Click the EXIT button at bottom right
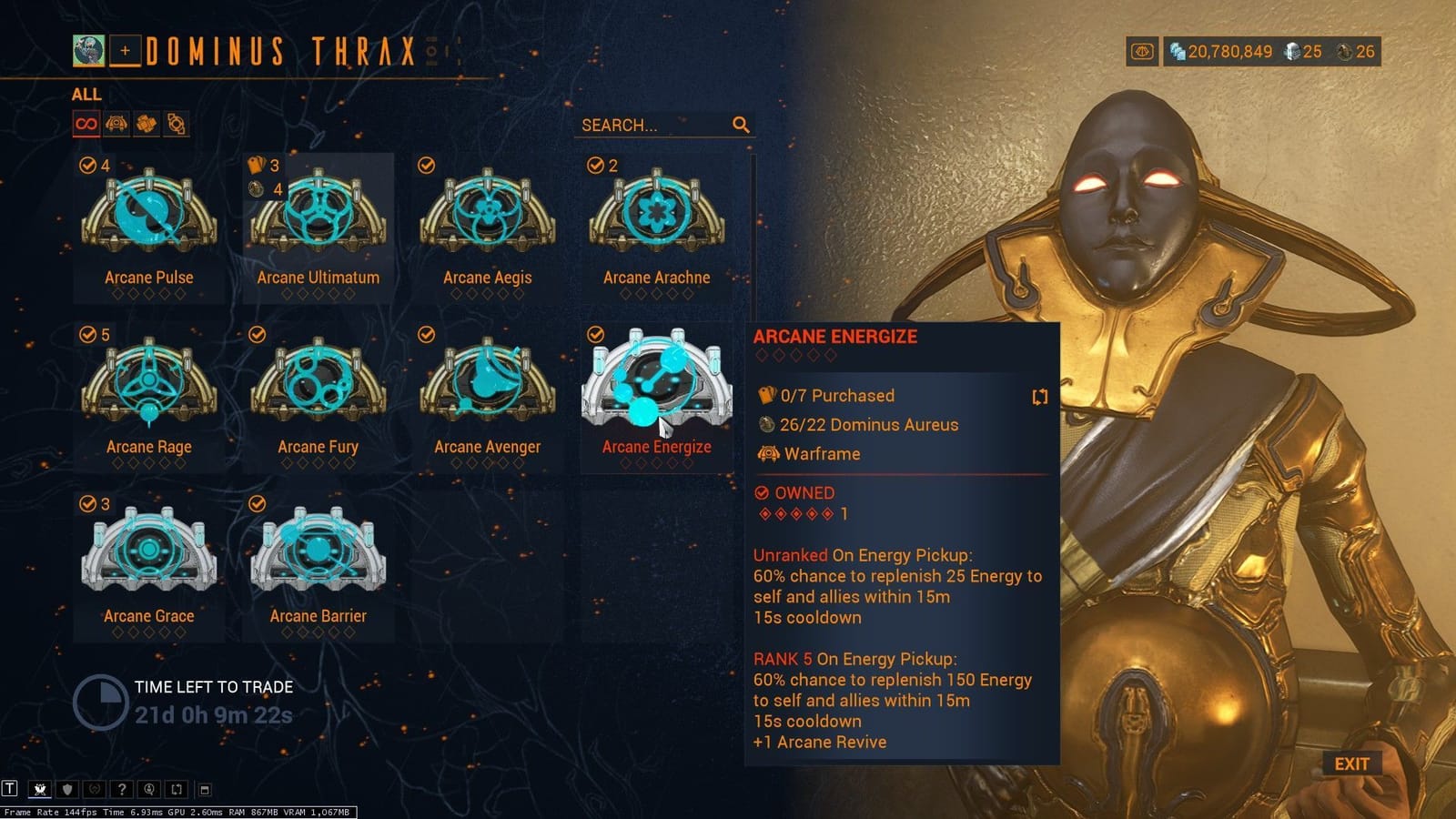The width and height of the screenshot is (1456, 819). pyautogui.click(x=1353, y=764)
